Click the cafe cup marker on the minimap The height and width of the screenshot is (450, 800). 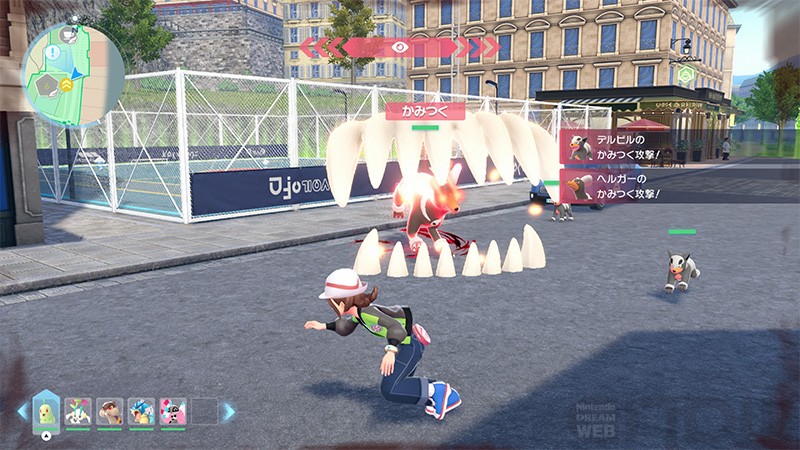coord(68,34)
